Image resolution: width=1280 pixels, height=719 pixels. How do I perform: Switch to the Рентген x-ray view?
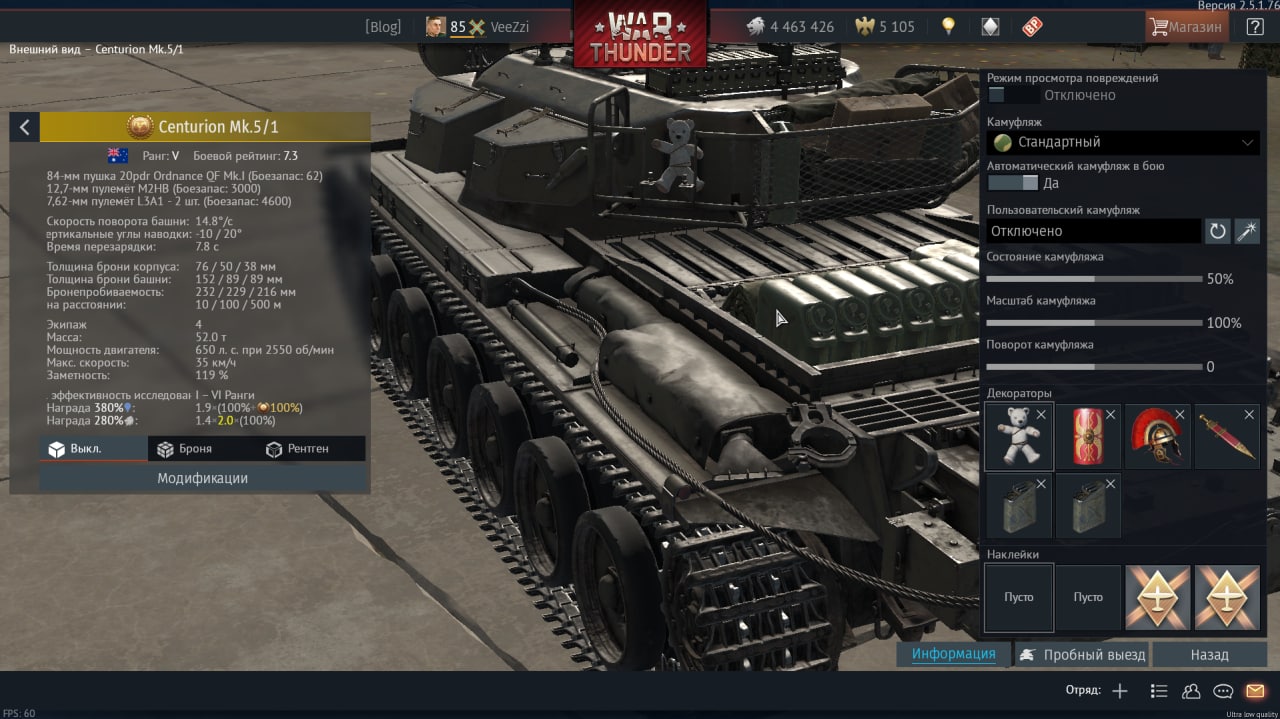click(297, 449)
